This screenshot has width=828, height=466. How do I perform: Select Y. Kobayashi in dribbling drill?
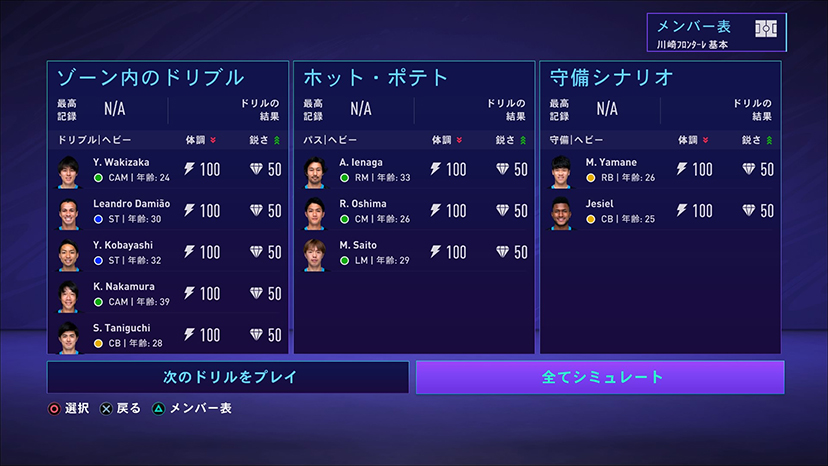click(167, 252)
